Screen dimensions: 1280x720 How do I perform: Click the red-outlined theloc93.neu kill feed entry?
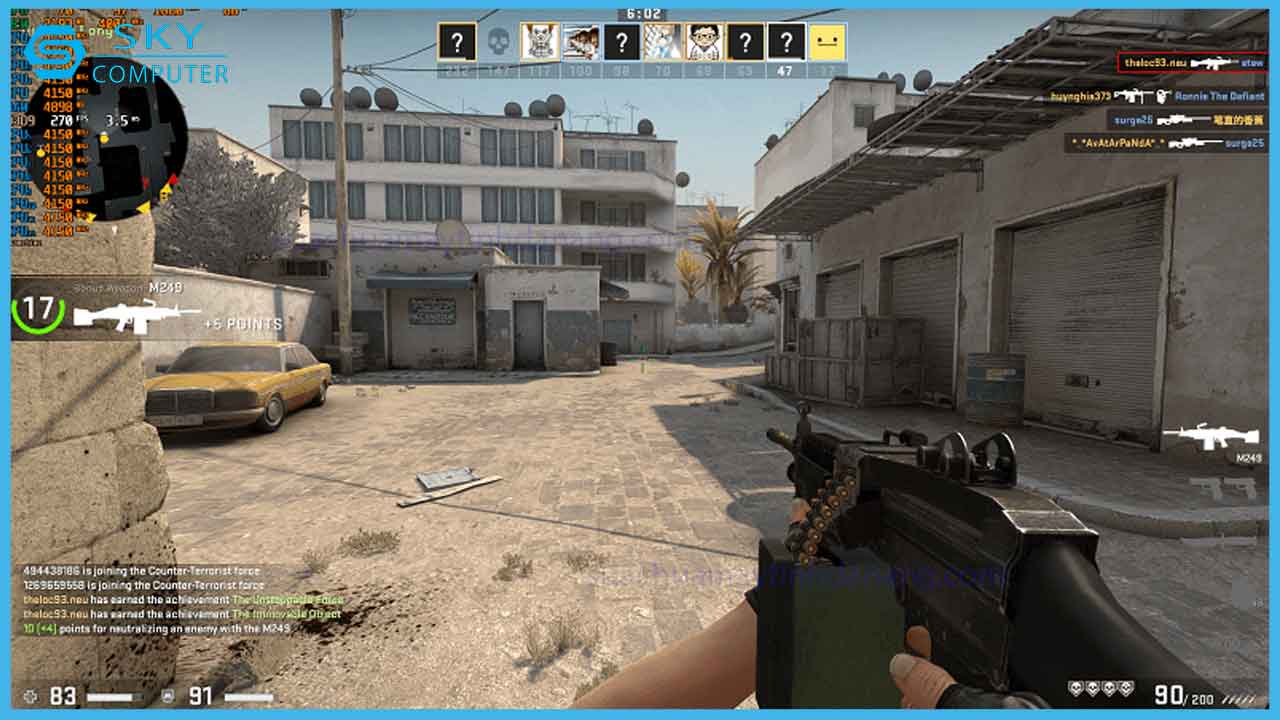pyautogui.click(x=1192, y=63)
